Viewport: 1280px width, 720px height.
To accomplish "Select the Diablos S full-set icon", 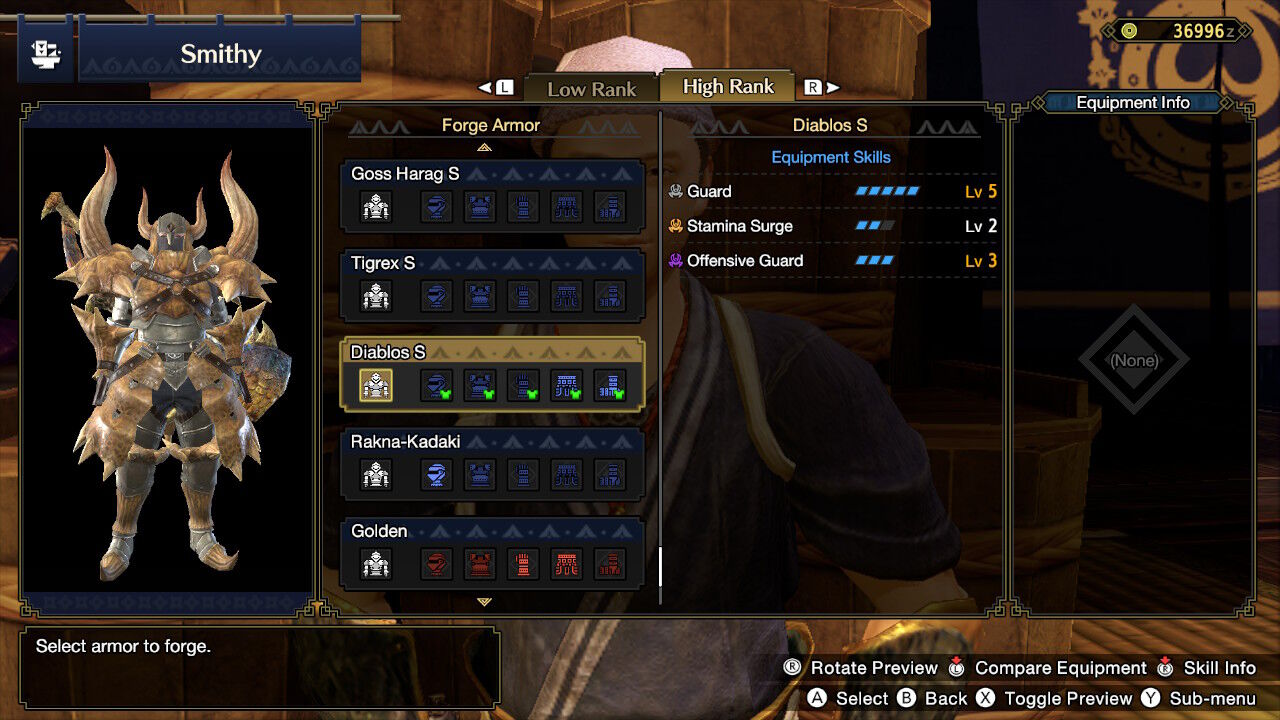I will (376, 385).
